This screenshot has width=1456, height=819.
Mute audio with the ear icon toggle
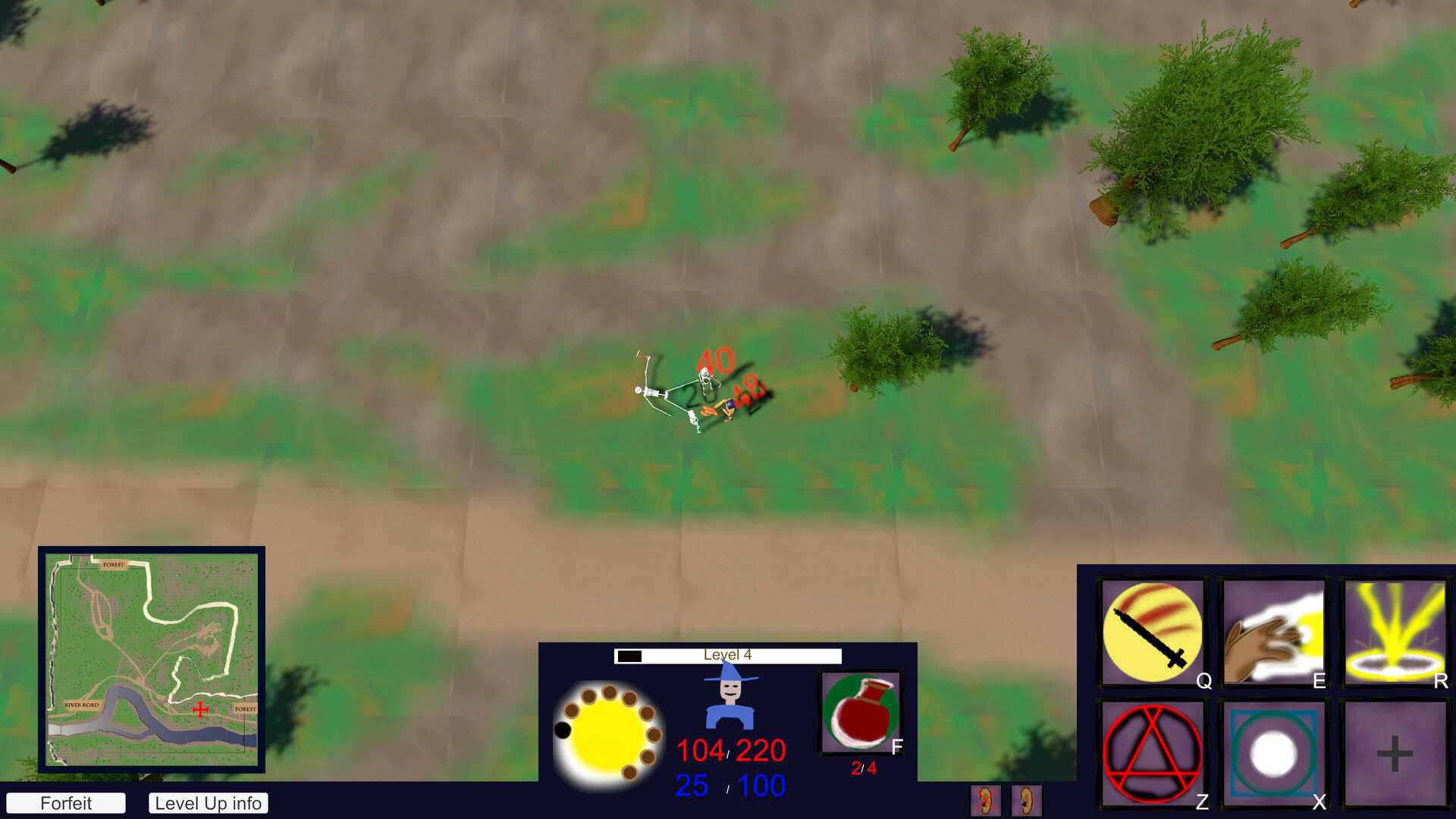pyautogui.click(x=1027, y=799)
